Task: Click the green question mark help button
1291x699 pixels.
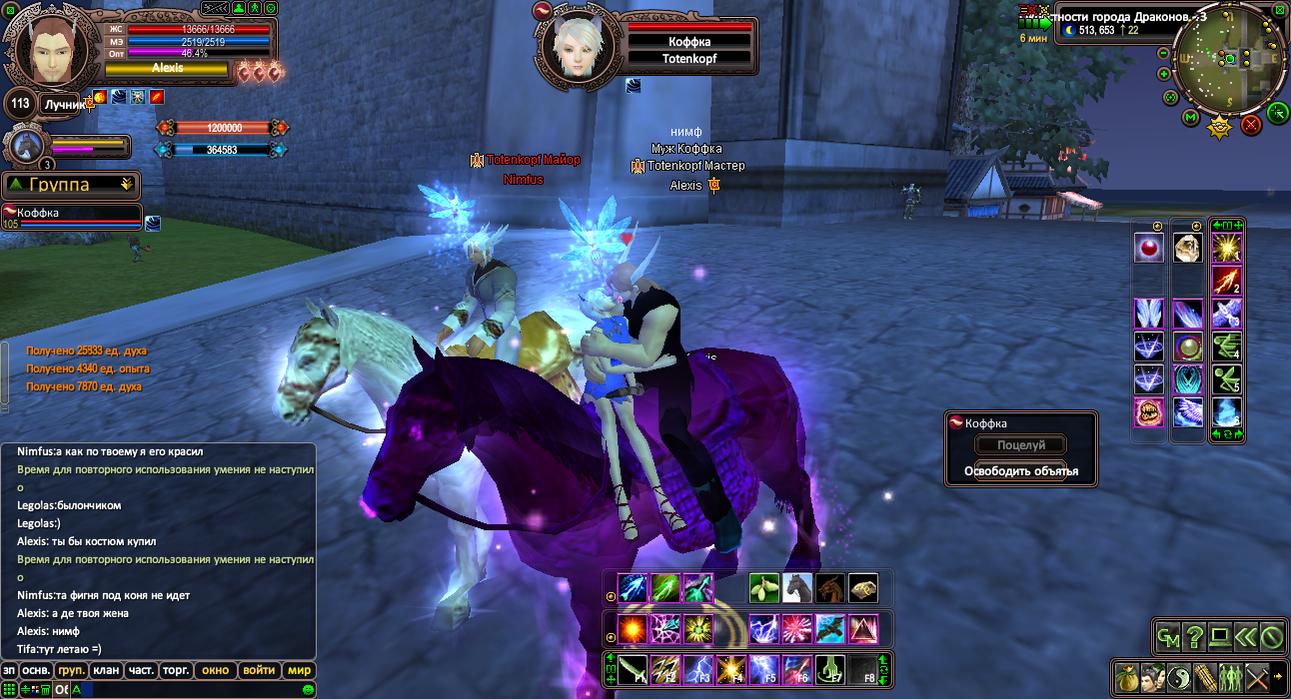Action: (x=1194, y=636)
